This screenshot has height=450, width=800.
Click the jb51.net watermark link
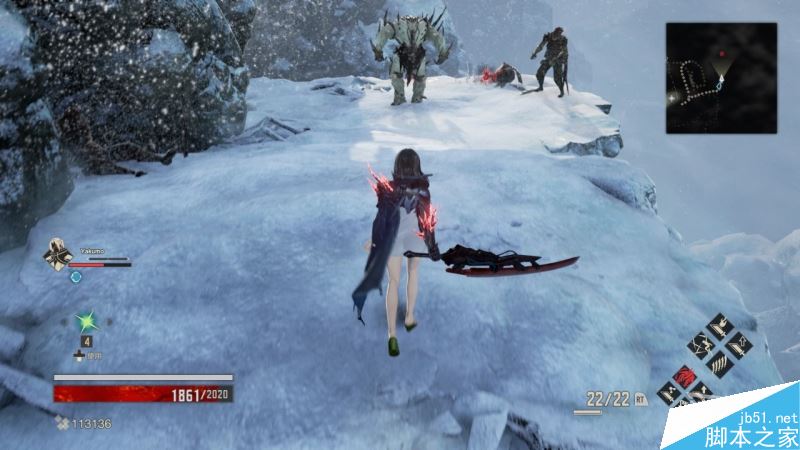(x=768, y=417)
